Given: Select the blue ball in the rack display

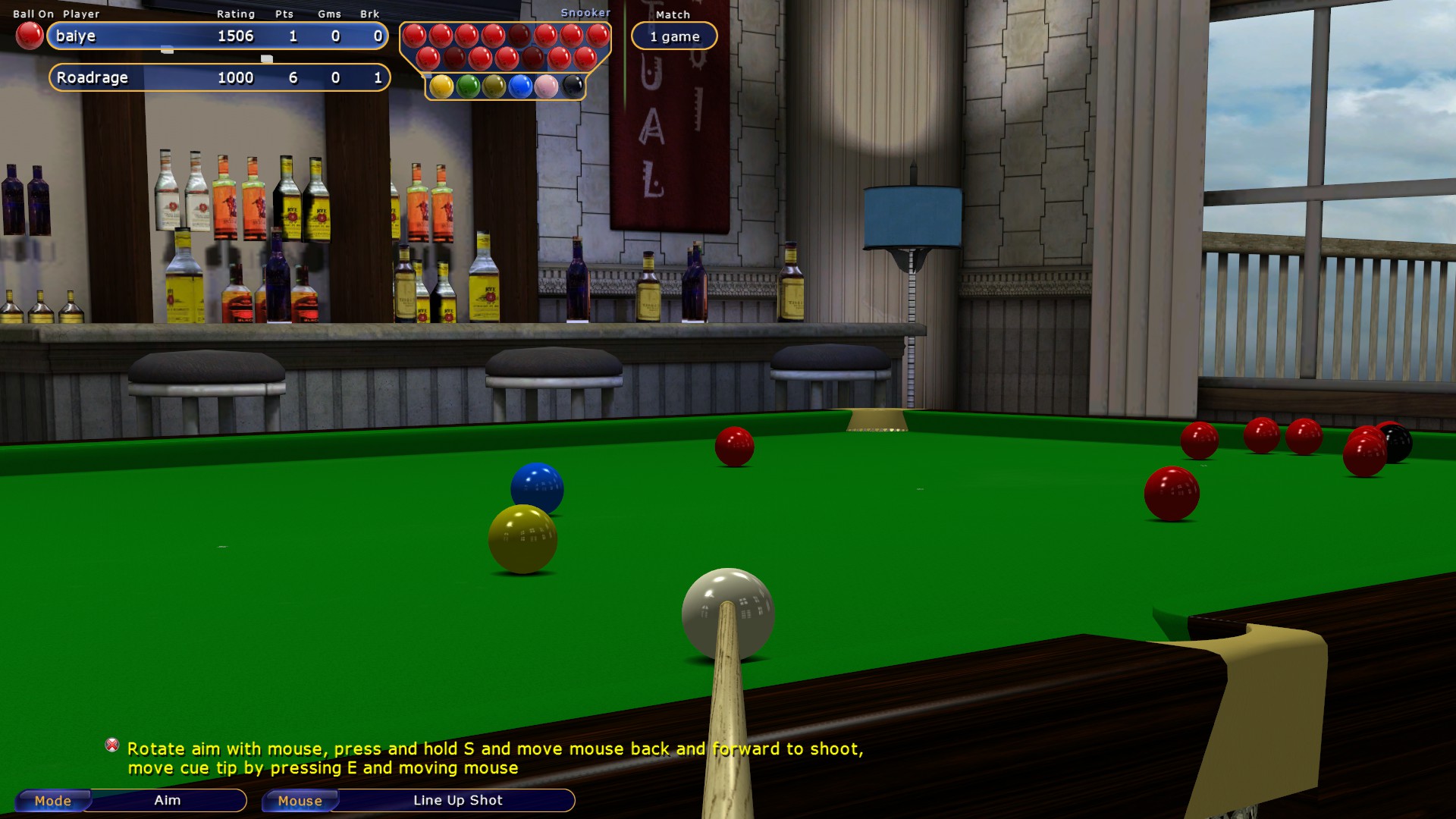Looking at the screenshot, I should tap(521, 87).
